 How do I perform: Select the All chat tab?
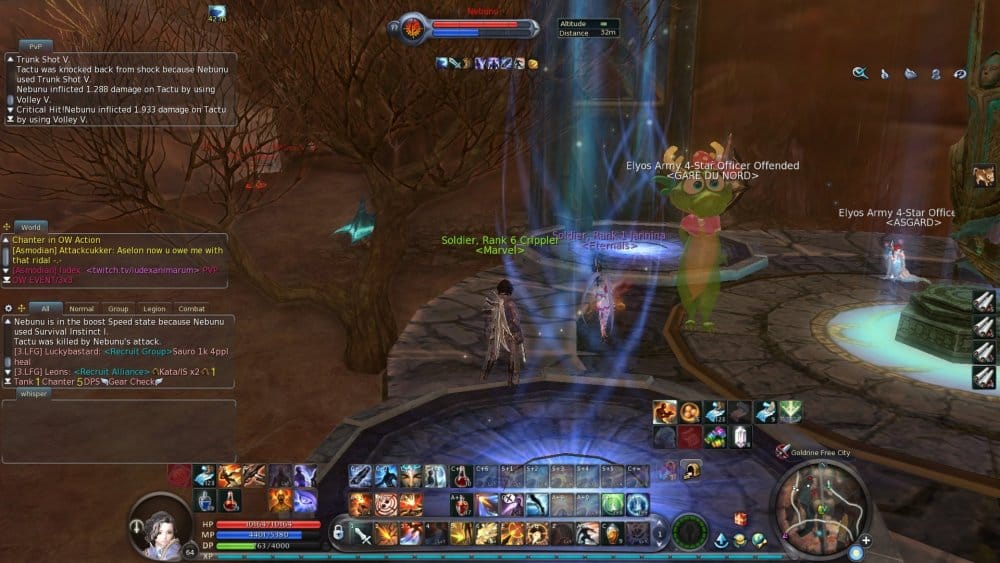[45, 309]
